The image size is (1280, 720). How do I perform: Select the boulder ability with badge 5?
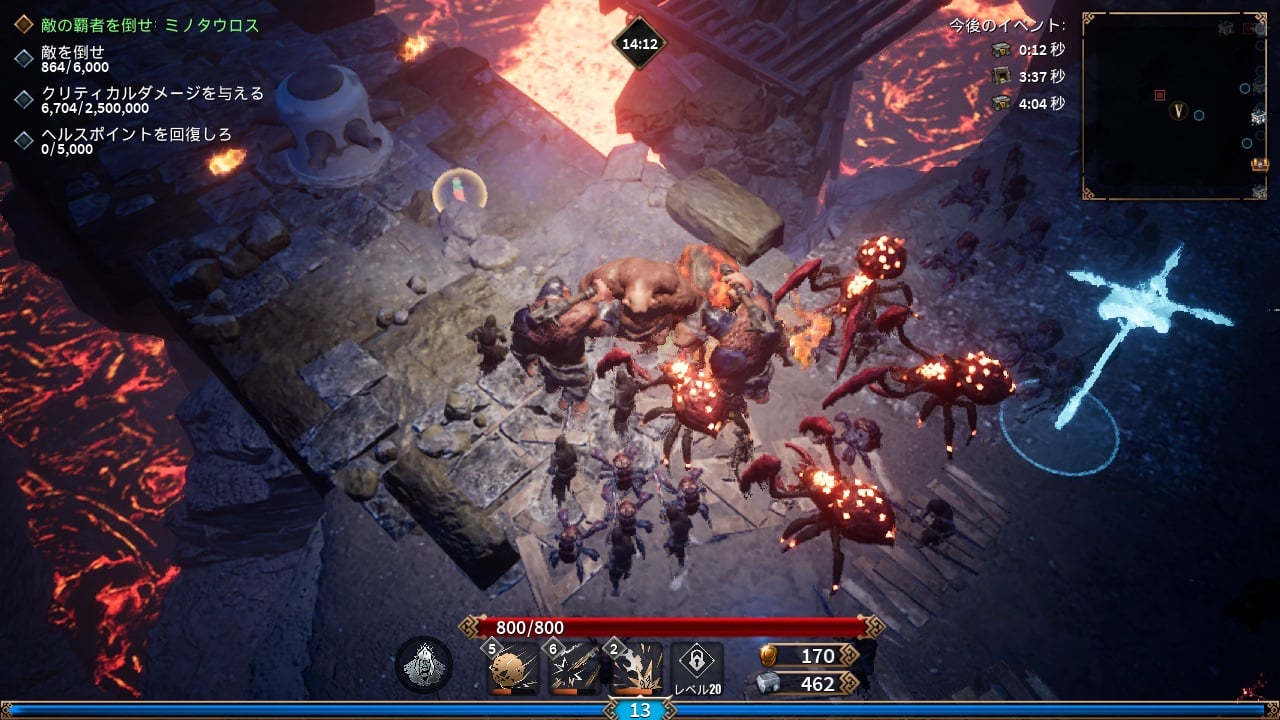513,668
